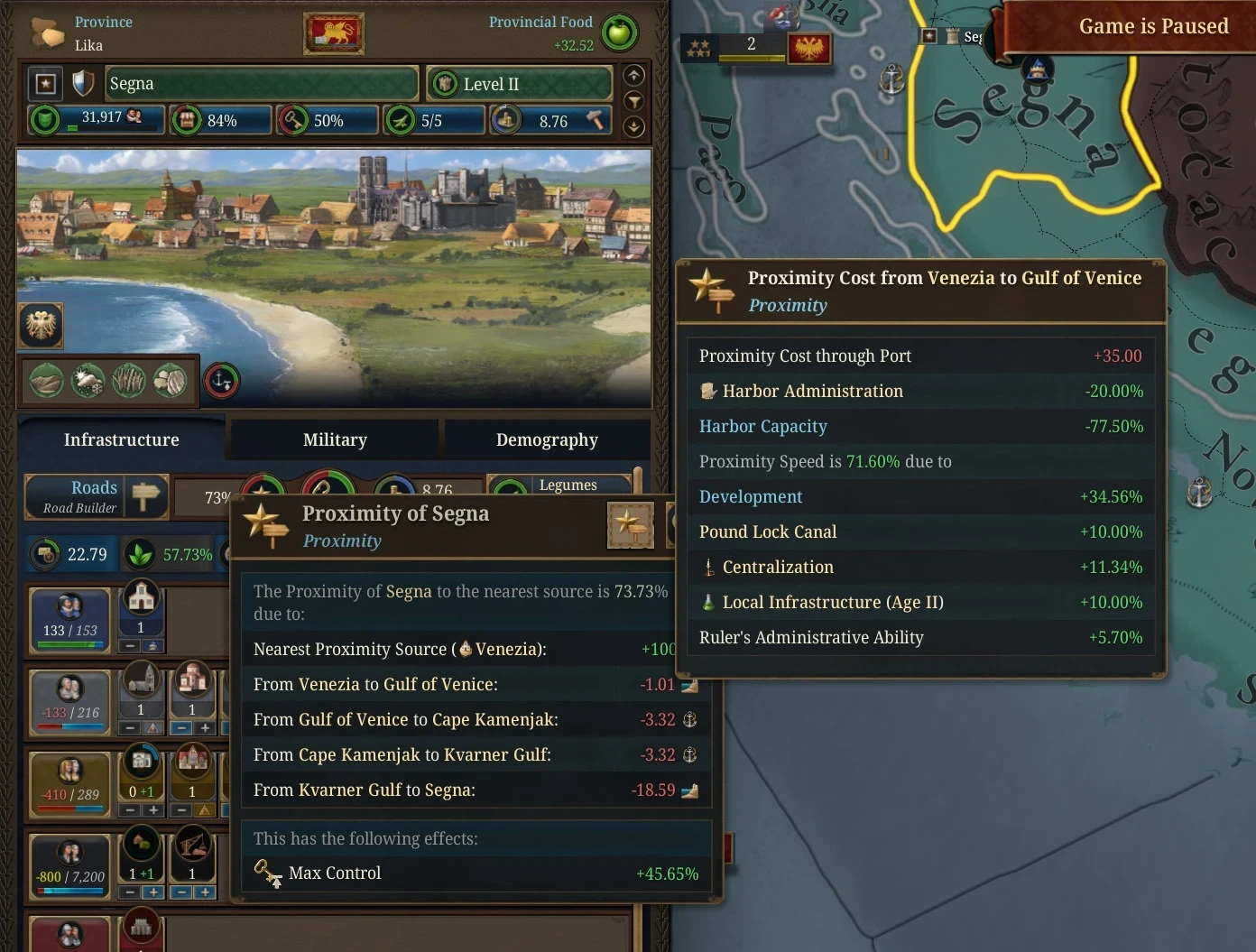Click the signpost button in the Proximity tooltip header

630,525
